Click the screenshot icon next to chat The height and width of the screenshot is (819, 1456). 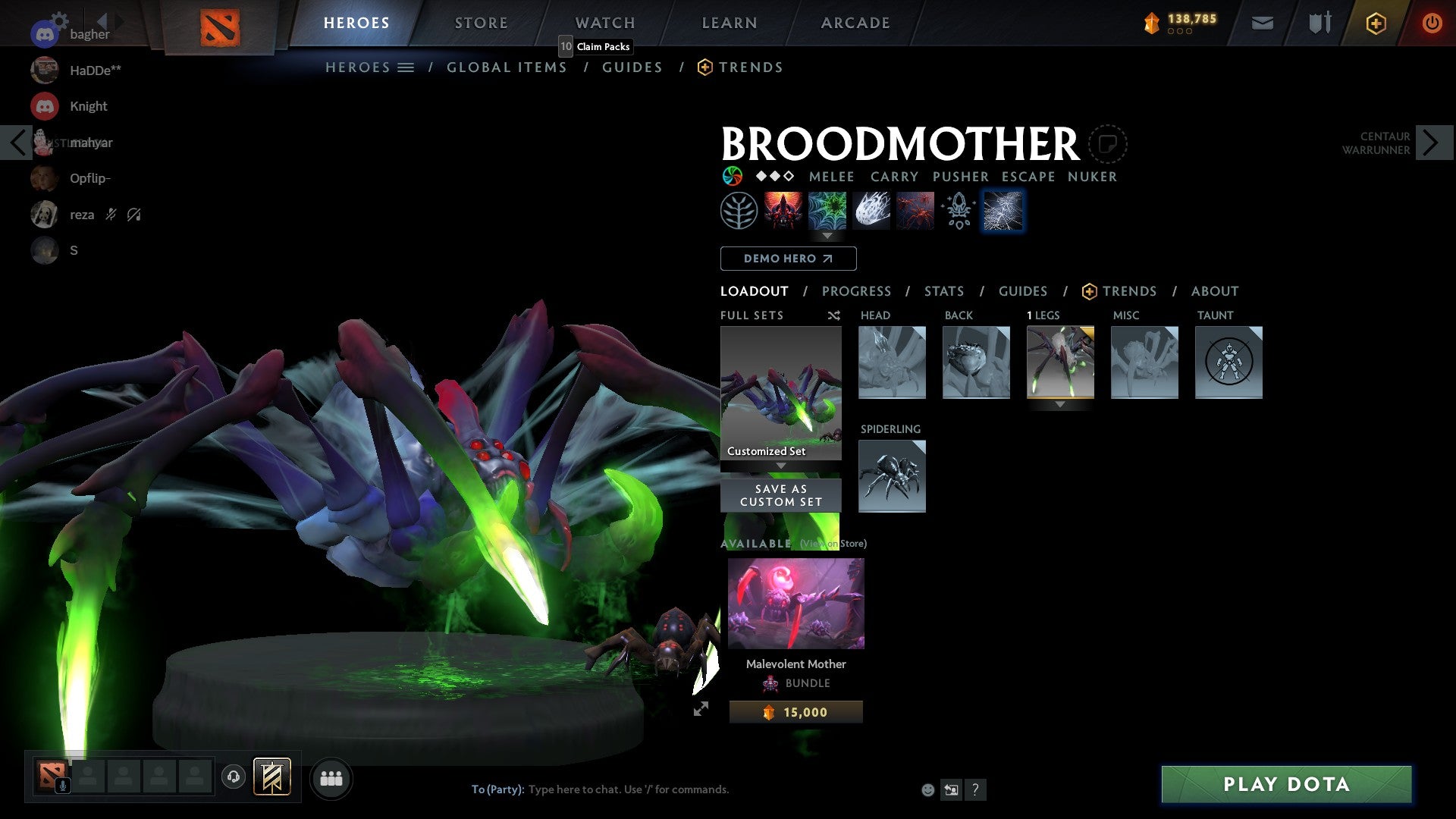coord(951,789)
